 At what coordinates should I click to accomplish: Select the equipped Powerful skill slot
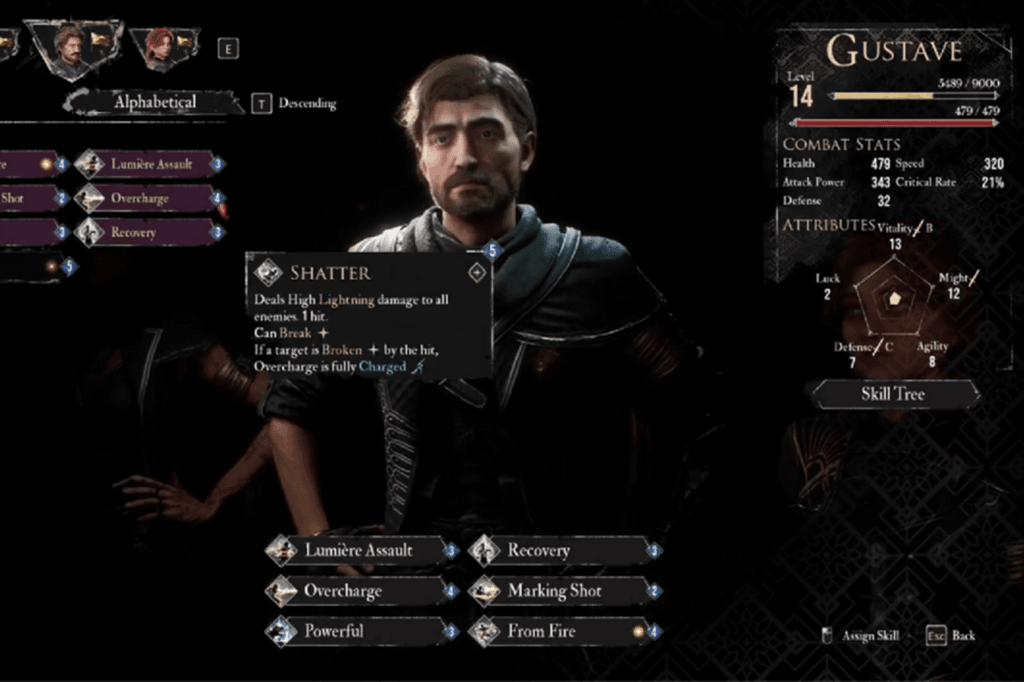358,631
